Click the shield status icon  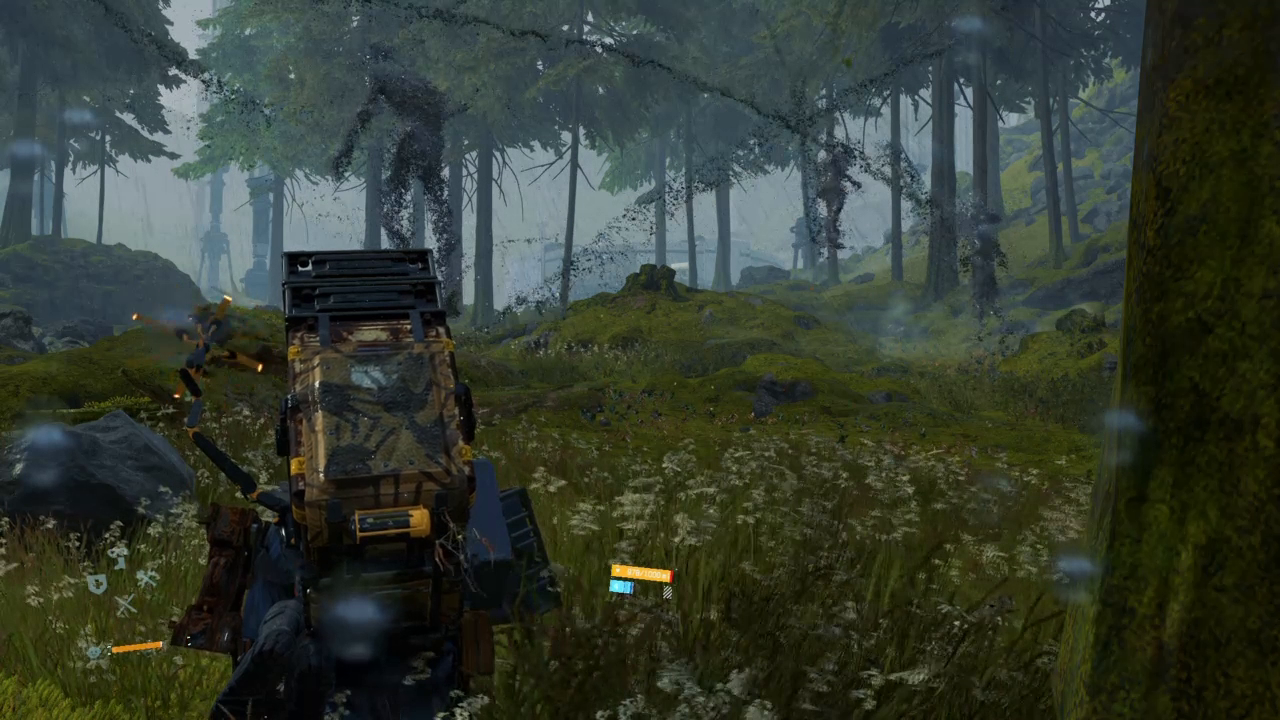(96, 584)
